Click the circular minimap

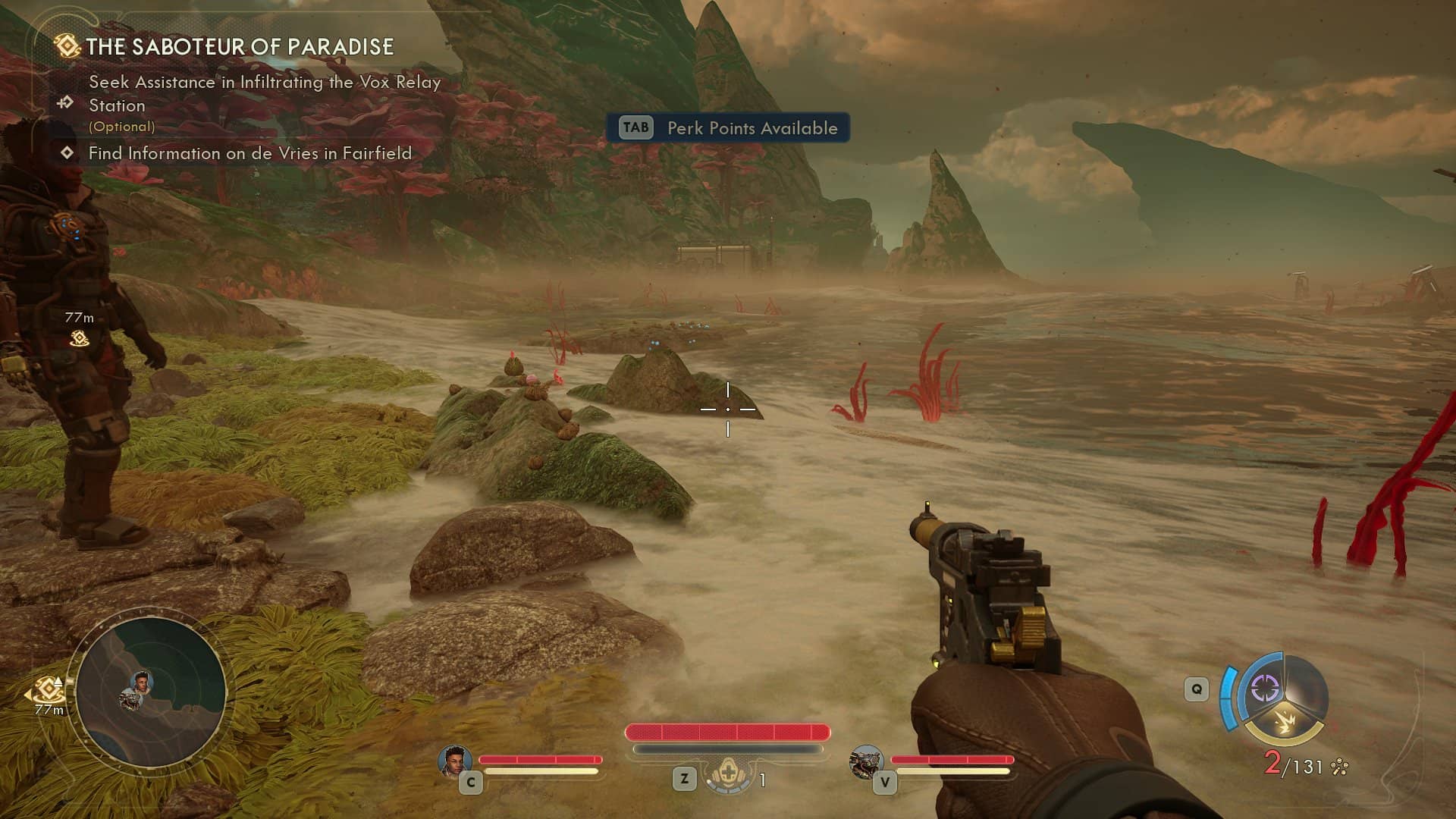coord(150,692)
